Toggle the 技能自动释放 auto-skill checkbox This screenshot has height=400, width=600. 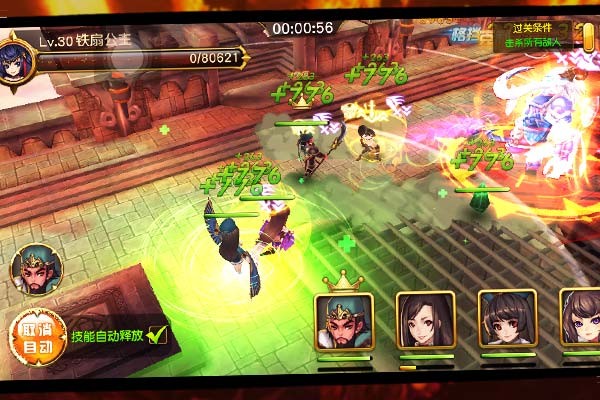pos(155,336)
